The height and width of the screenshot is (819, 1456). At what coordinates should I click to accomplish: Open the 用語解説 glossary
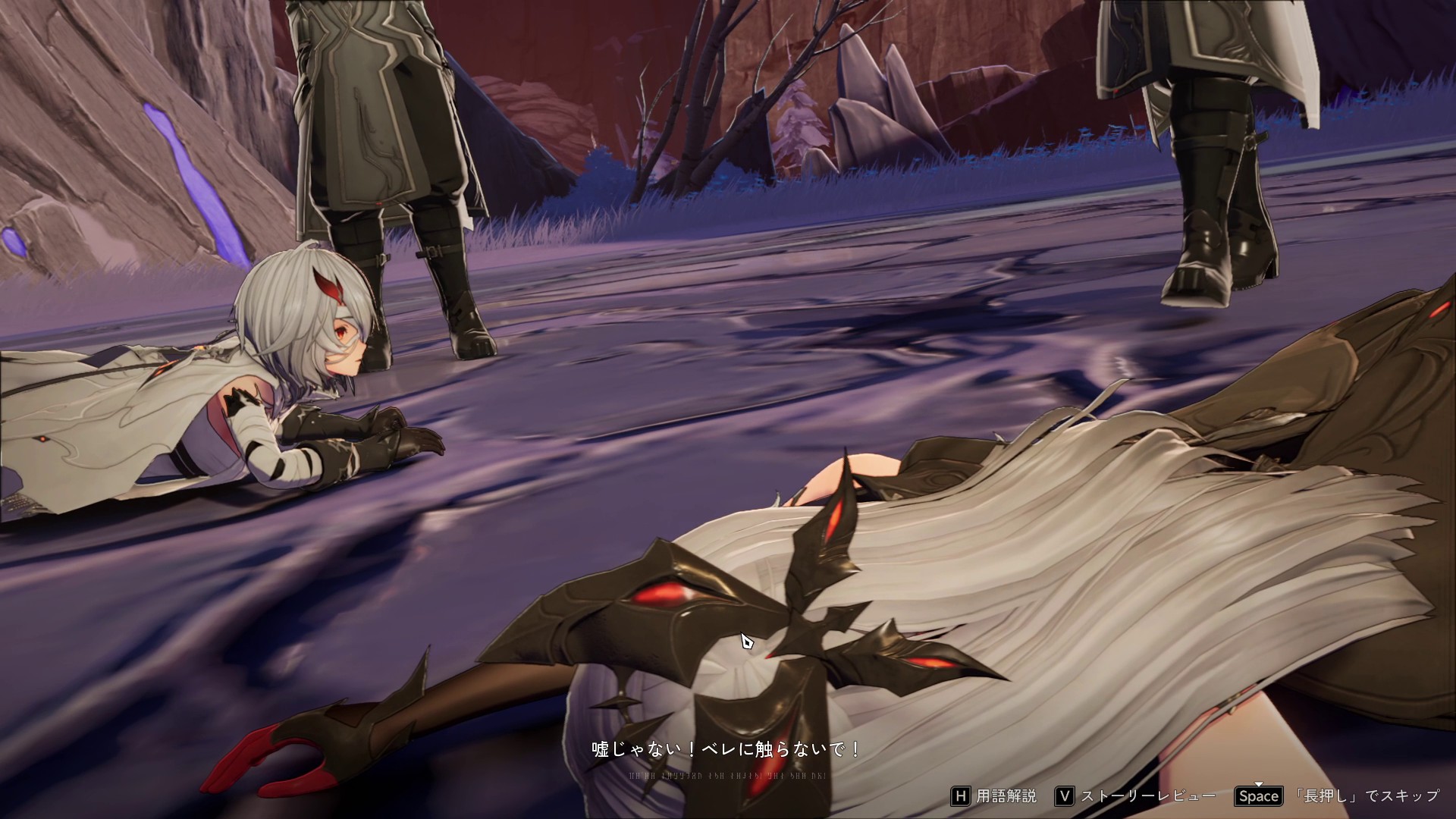coord(994,796)
